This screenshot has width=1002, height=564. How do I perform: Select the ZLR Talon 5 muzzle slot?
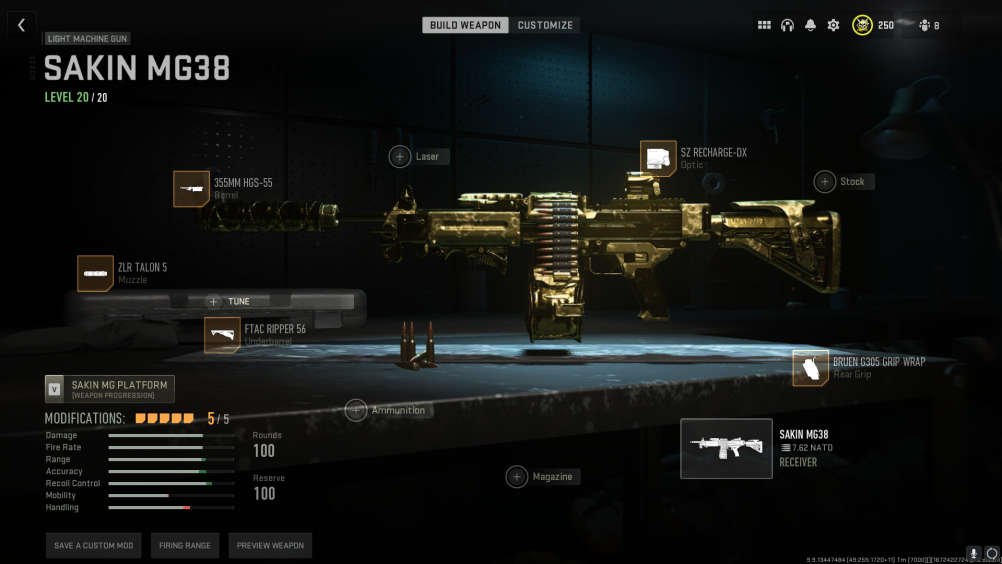click(95, 273)
